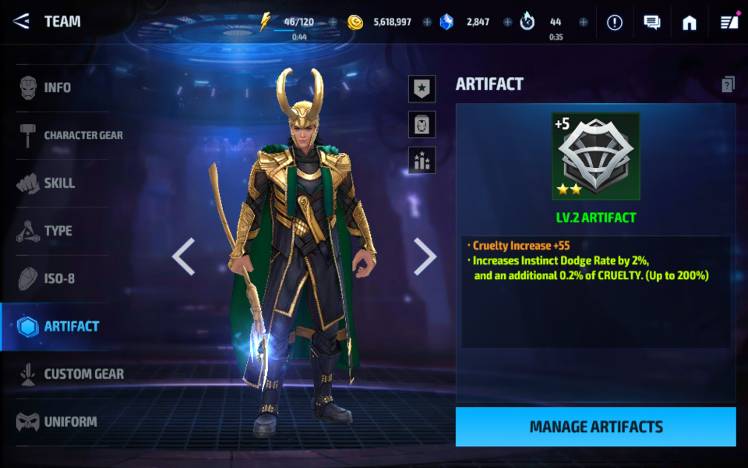
Task: Add gold with the plus button
Action: click(427, 22)
